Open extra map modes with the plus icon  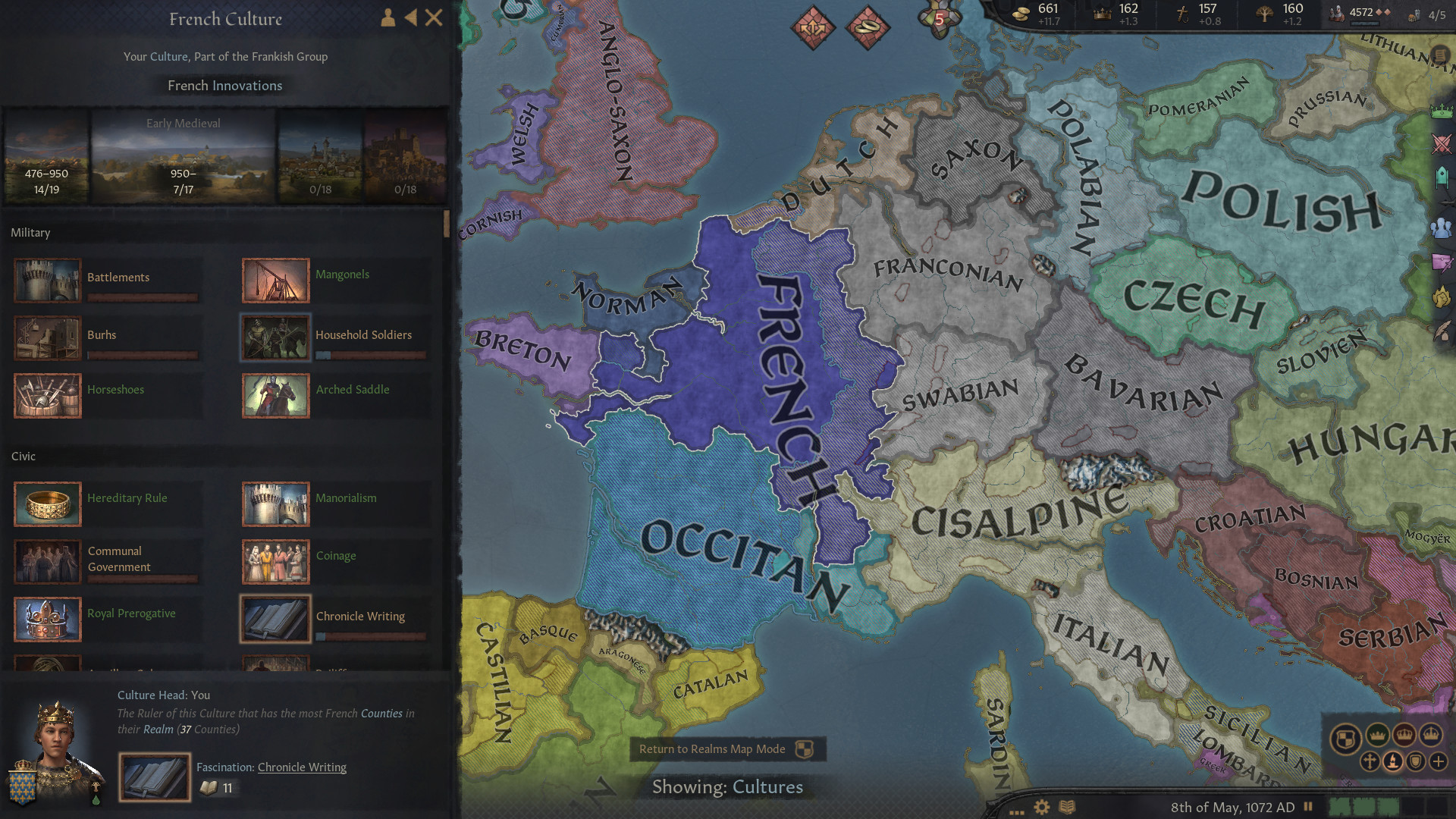coord(1439,761)
